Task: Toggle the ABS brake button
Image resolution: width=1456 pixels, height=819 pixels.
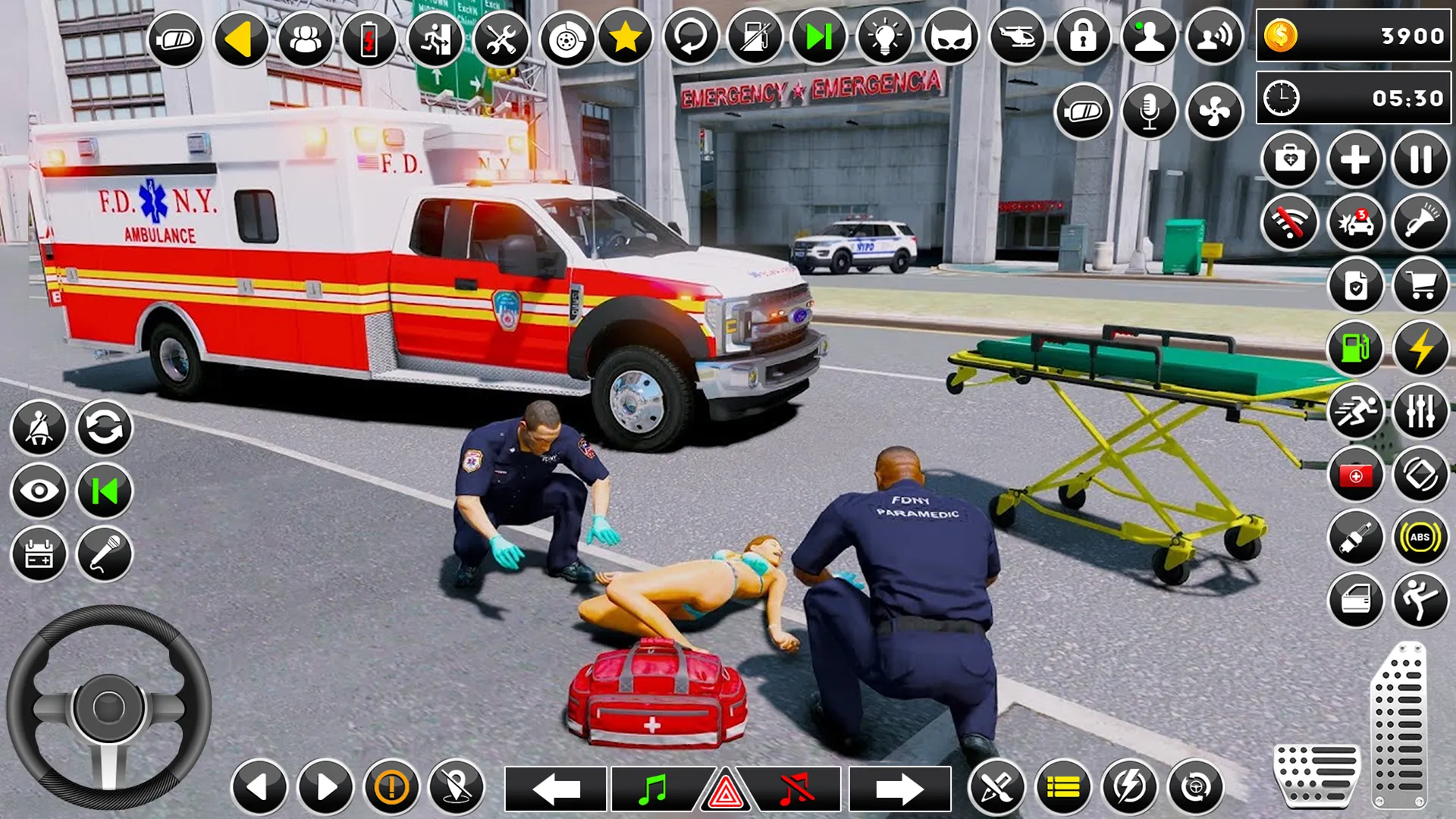Action: pos(1420,538)
